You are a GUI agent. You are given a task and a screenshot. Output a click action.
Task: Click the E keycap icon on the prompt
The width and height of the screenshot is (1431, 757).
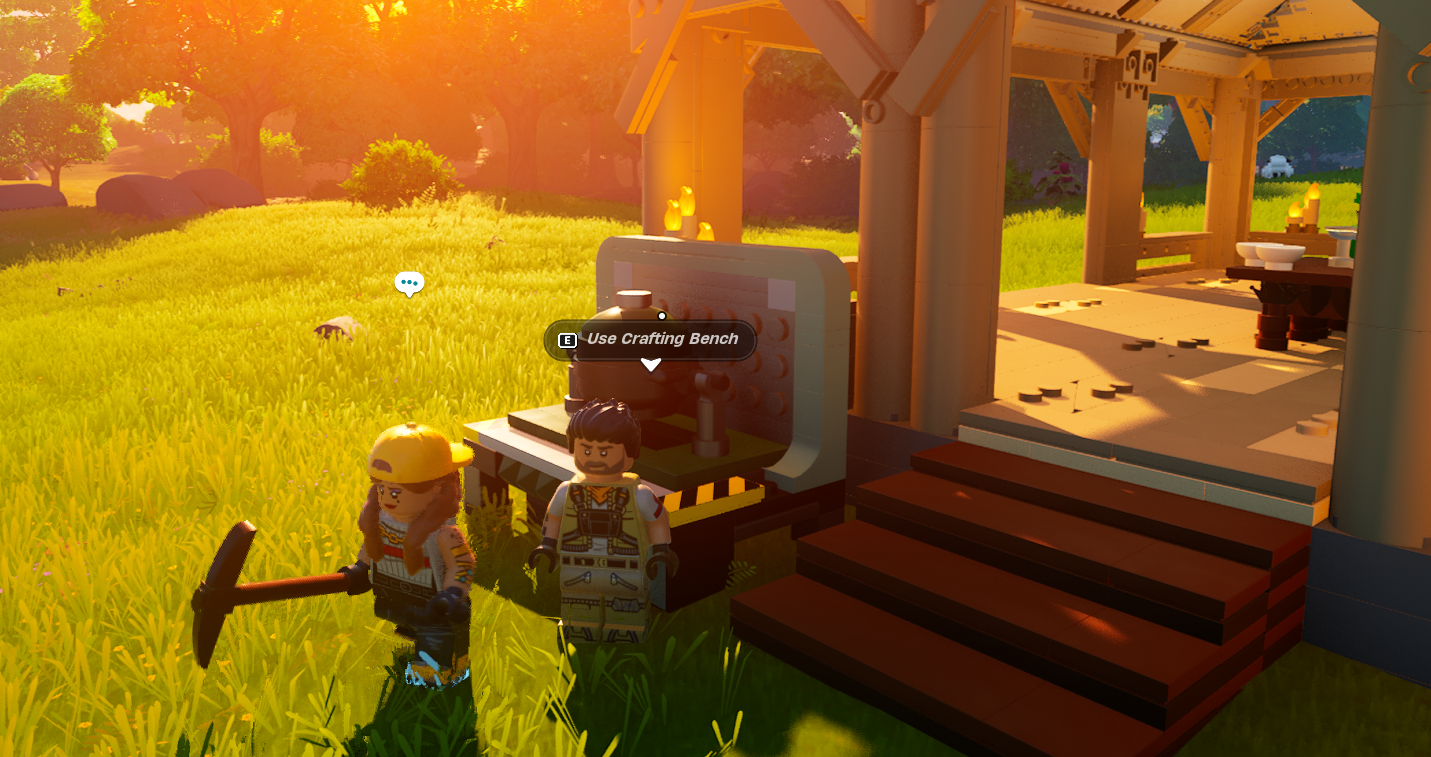[x=567, y=340]
